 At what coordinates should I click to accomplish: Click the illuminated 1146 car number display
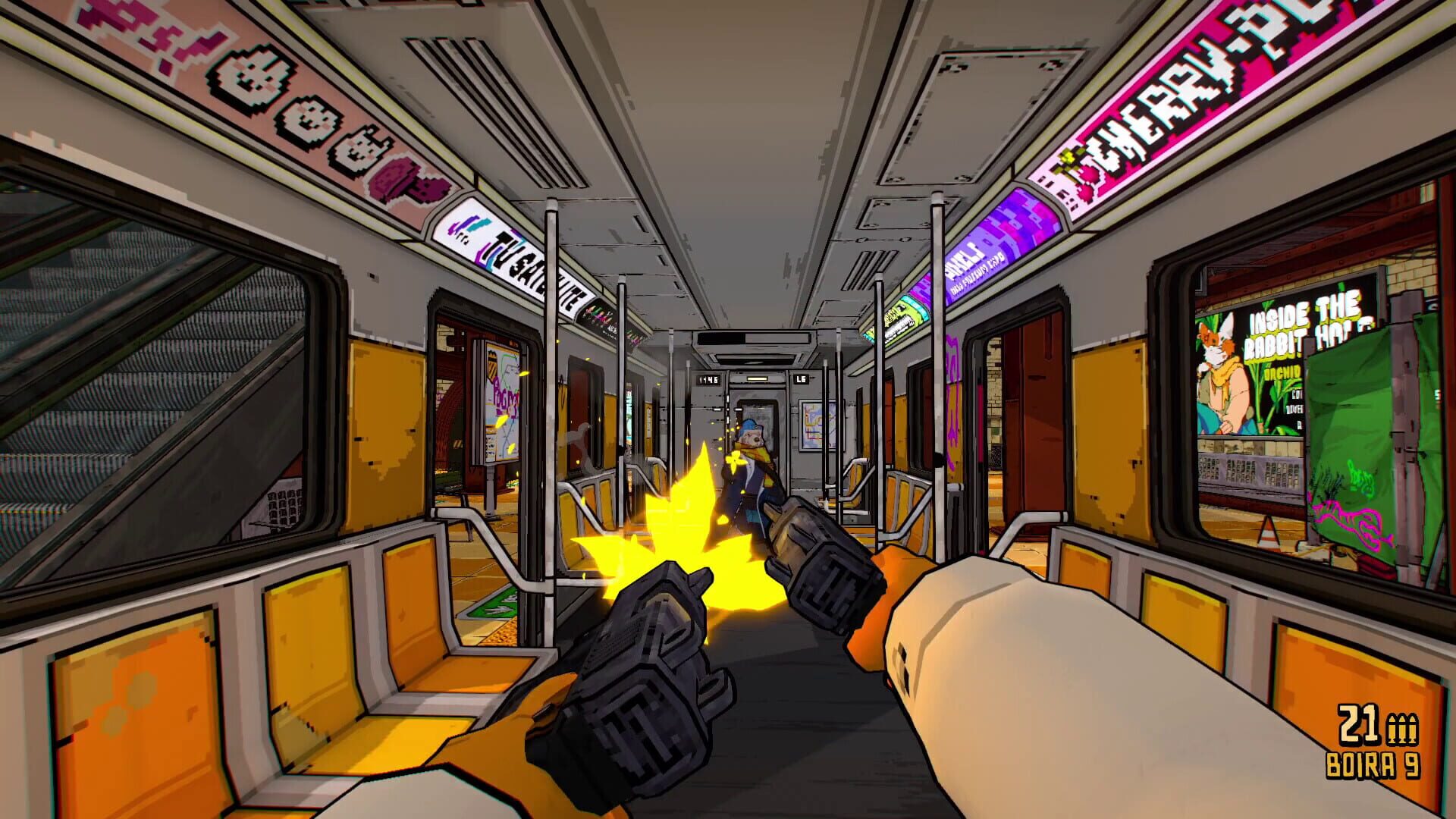coord(708,379)
